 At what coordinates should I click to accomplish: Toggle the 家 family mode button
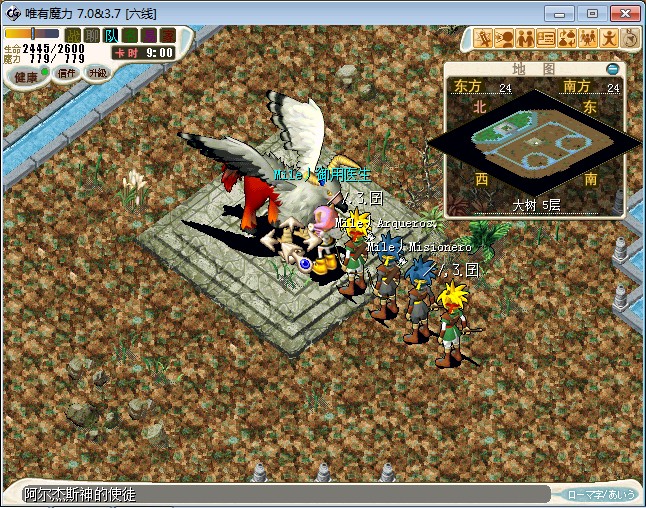point(167,35)
